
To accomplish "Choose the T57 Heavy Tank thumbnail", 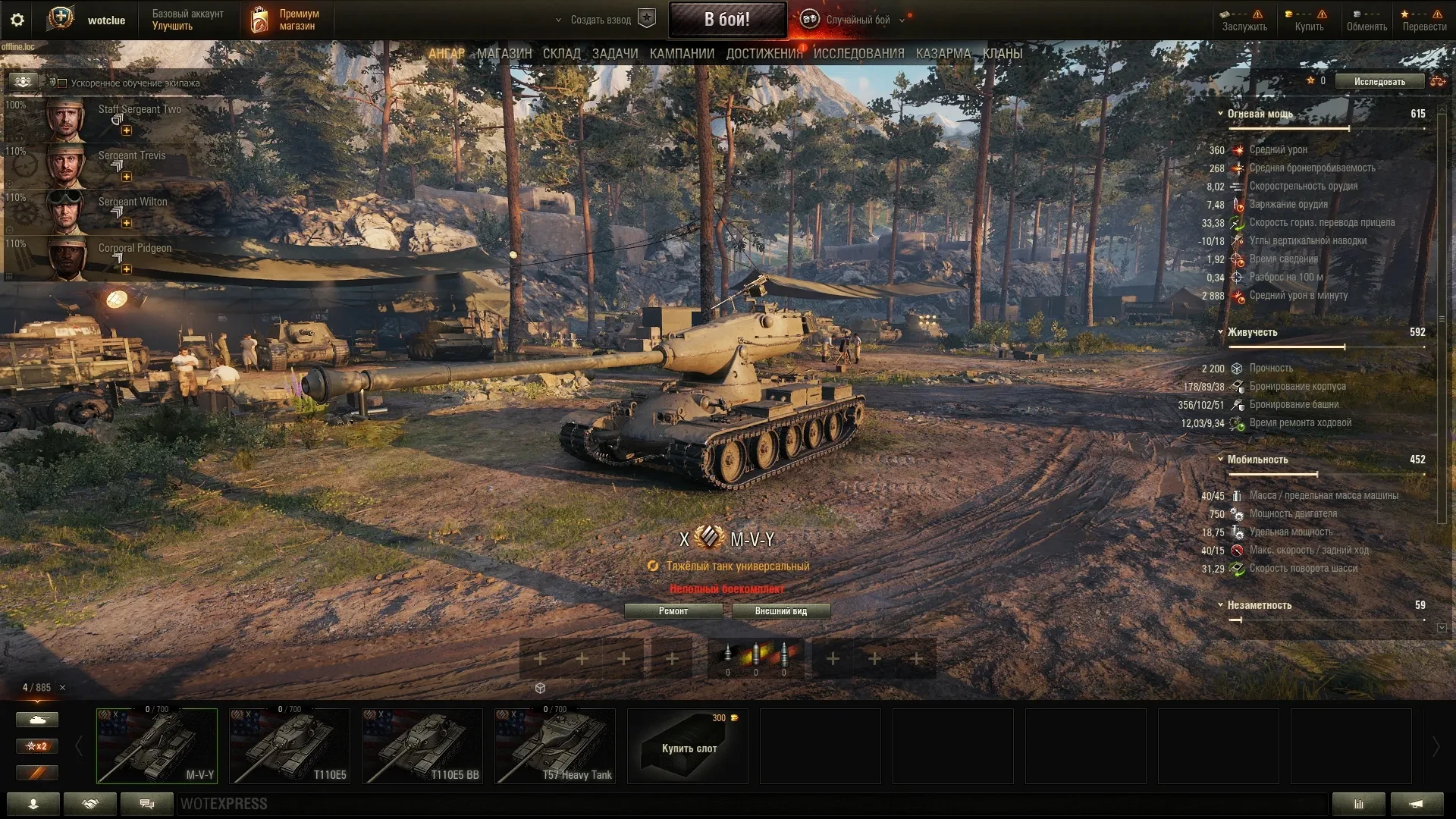I will coord(555,746).
